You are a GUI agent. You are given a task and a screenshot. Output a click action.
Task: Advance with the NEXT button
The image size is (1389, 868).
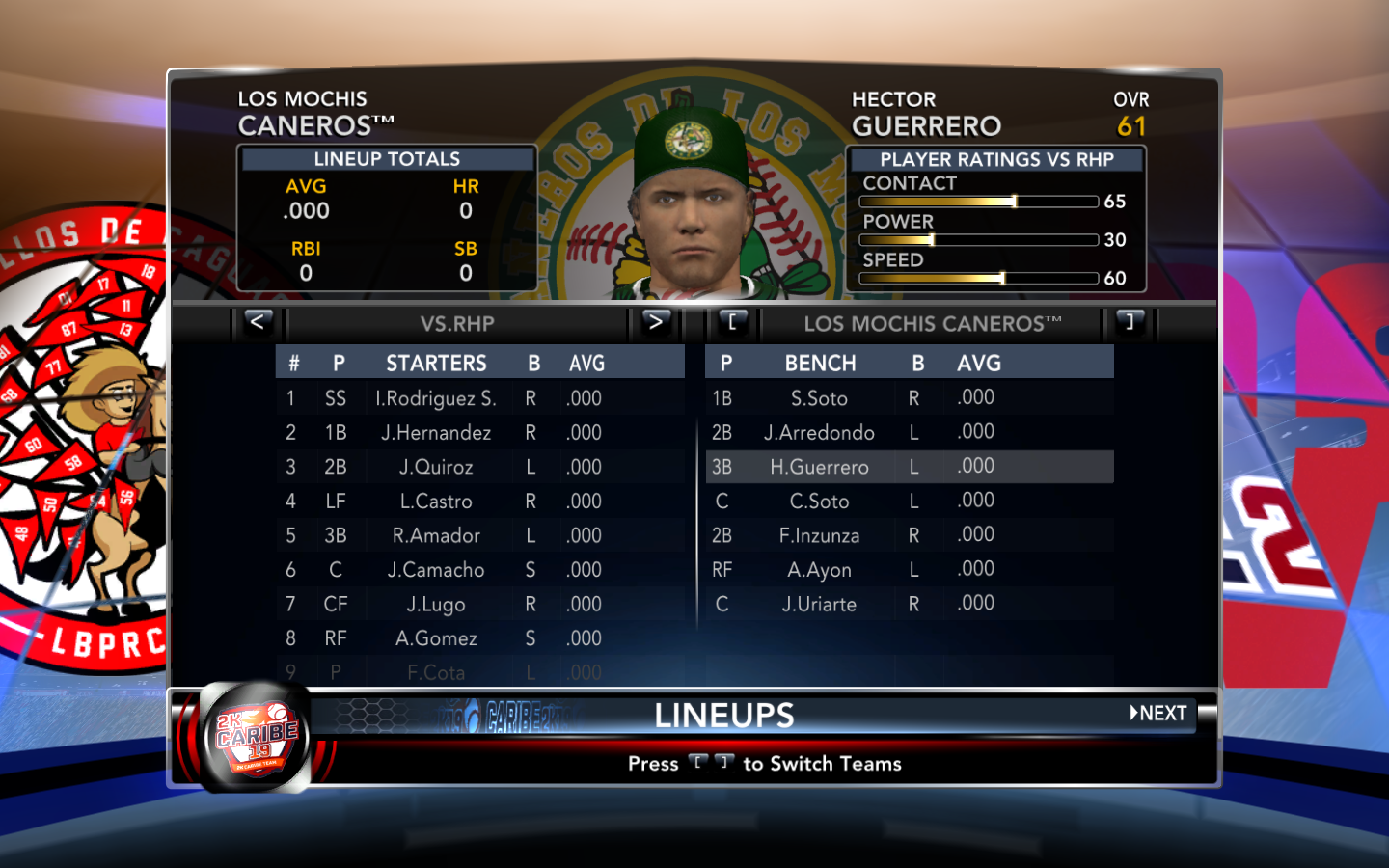click(x=1158, y=714)
